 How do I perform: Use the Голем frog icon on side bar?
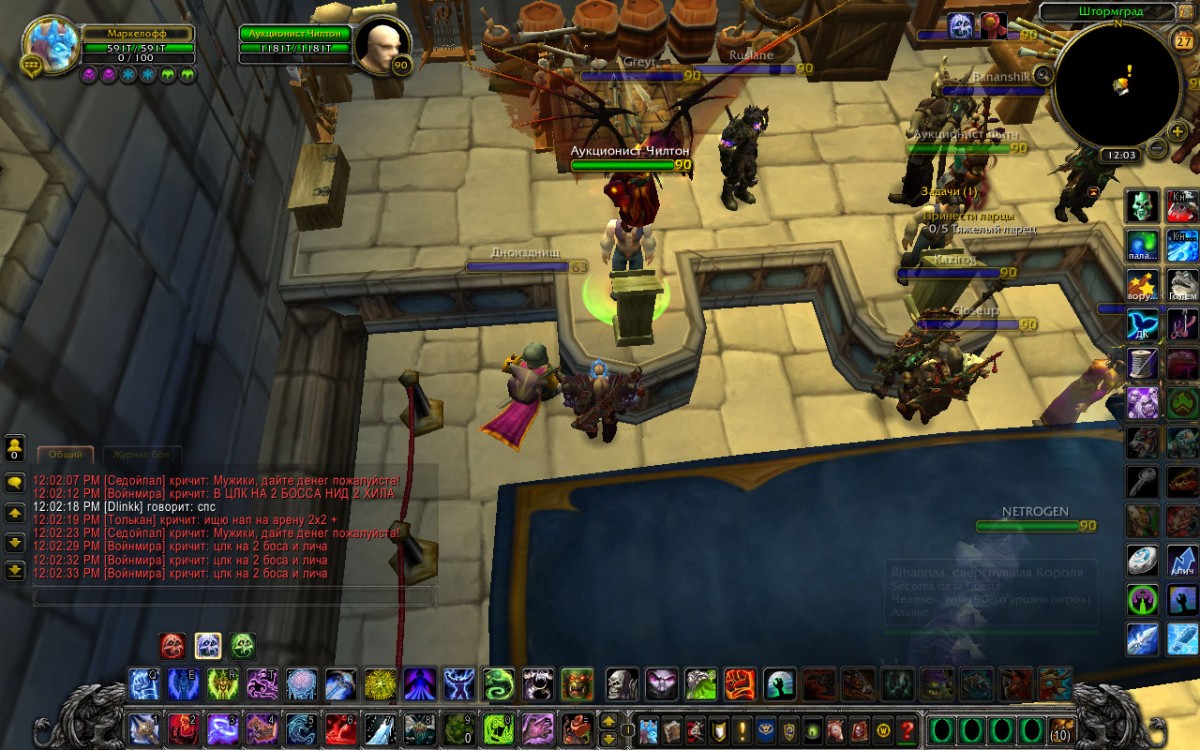click(1183, 284)
